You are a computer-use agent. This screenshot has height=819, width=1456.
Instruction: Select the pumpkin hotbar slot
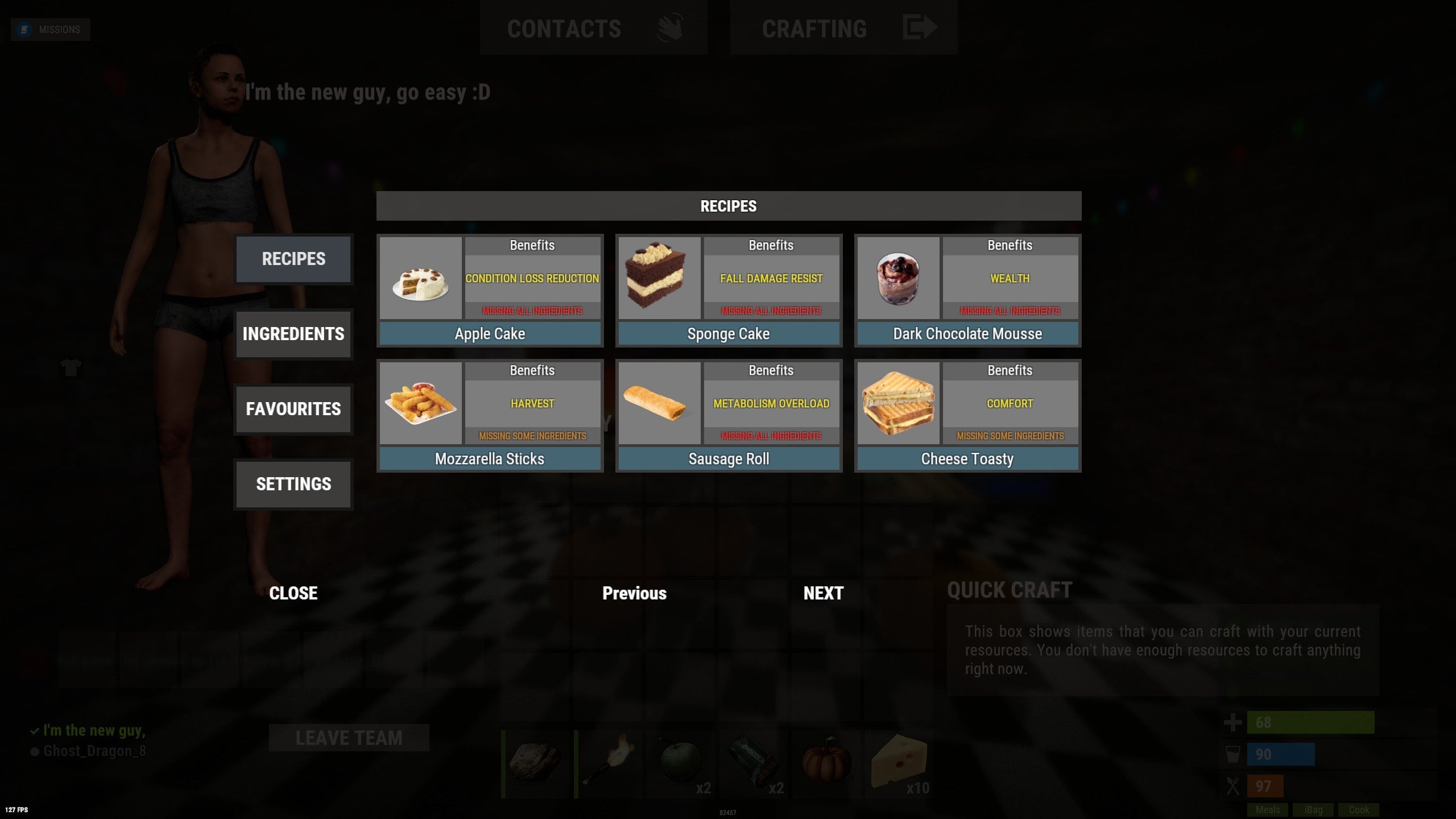coord(826,764)
